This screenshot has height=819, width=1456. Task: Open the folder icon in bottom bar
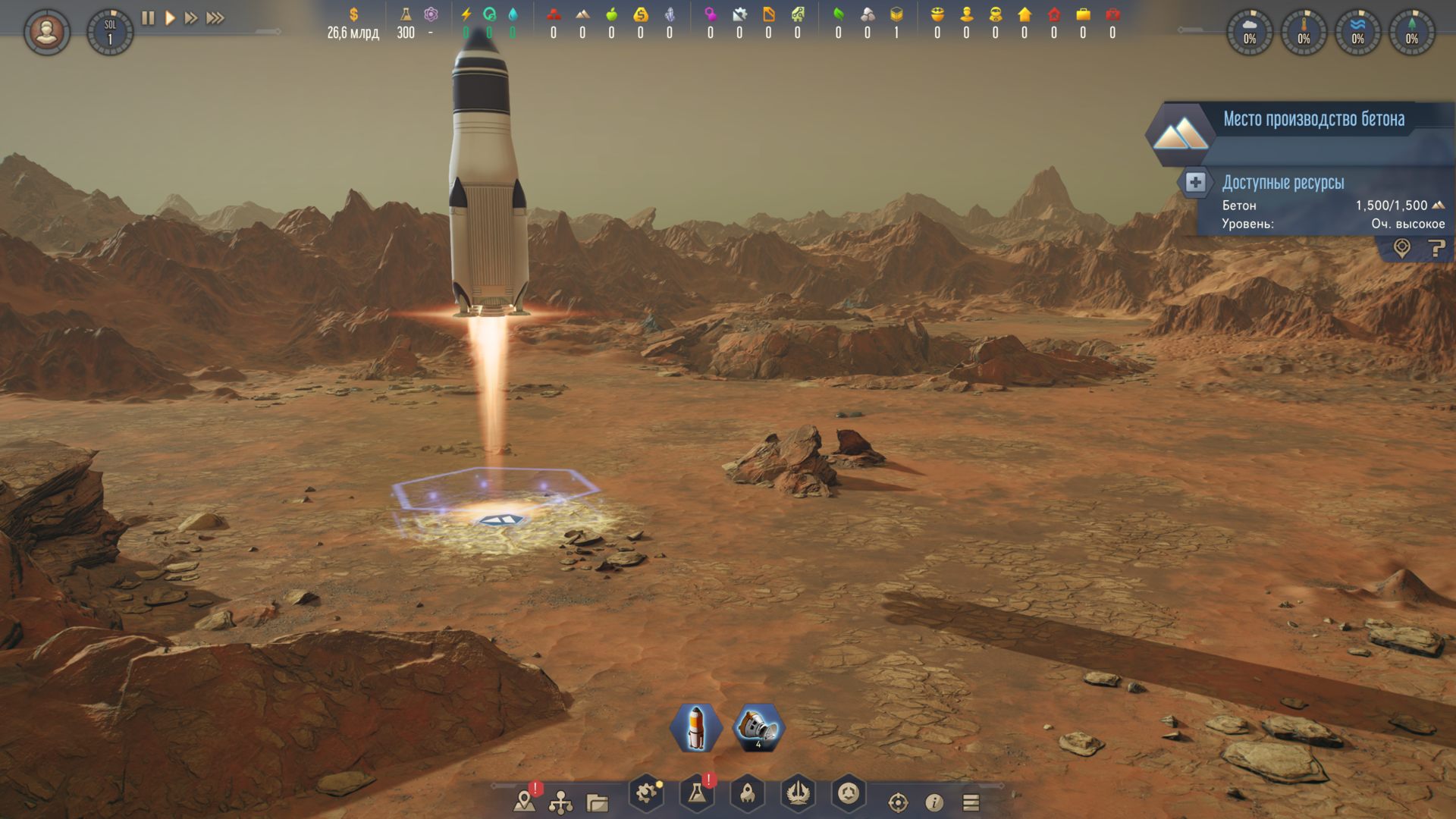point(598,802)
